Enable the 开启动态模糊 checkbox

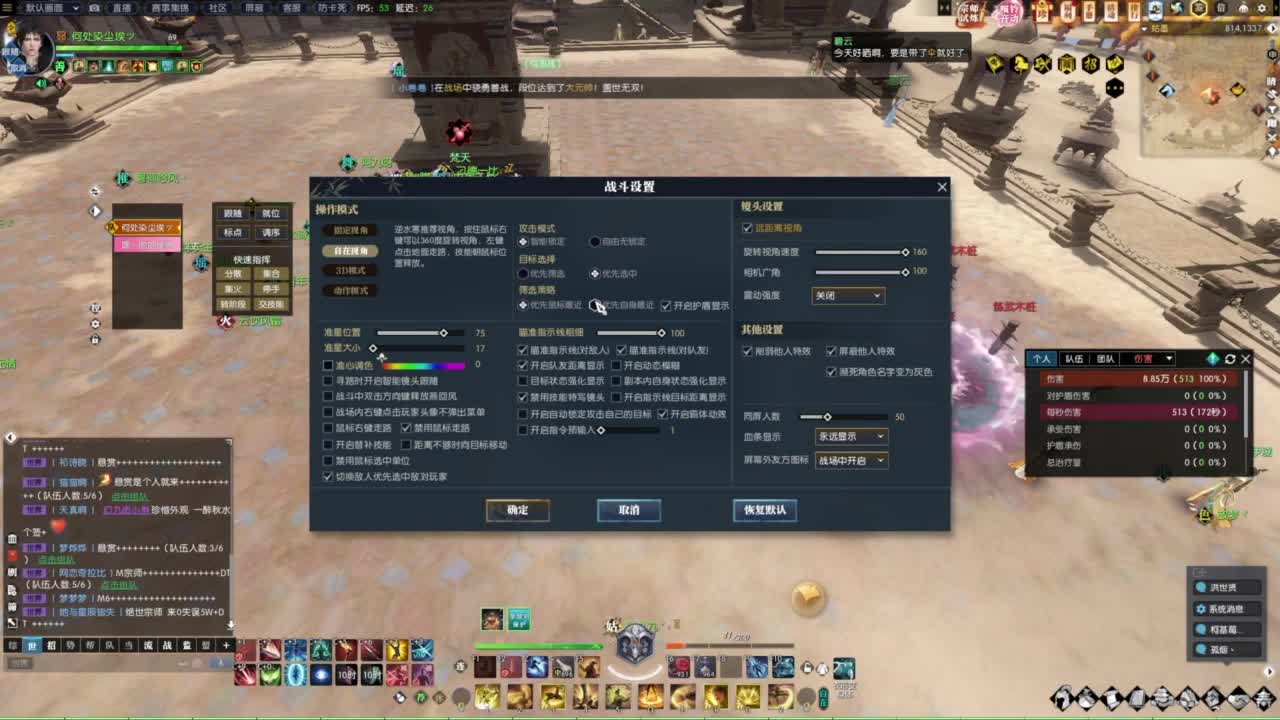616,365
